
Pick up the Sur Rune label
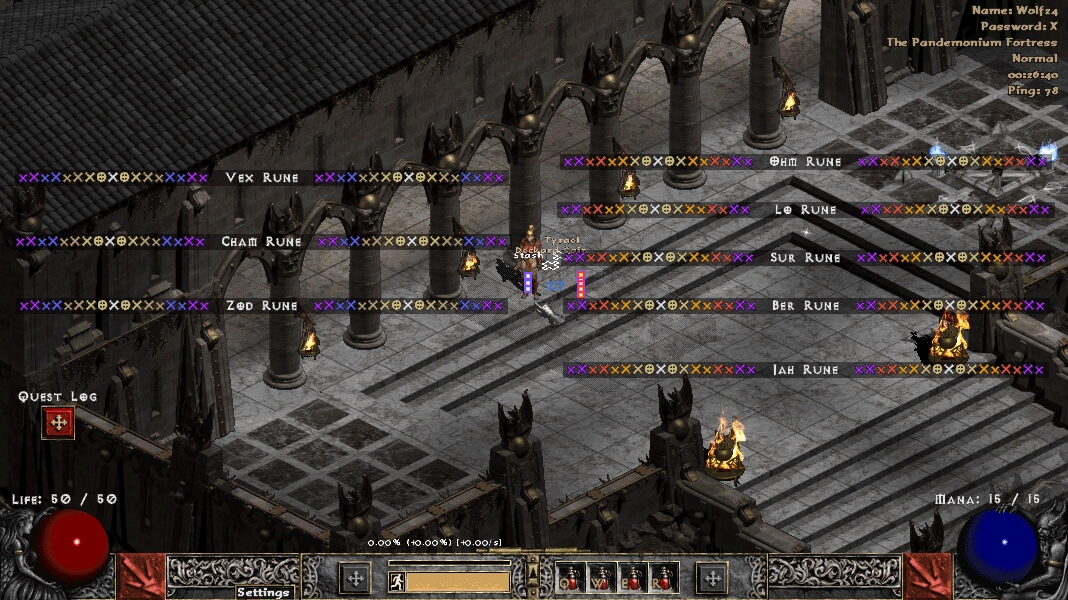805,258
